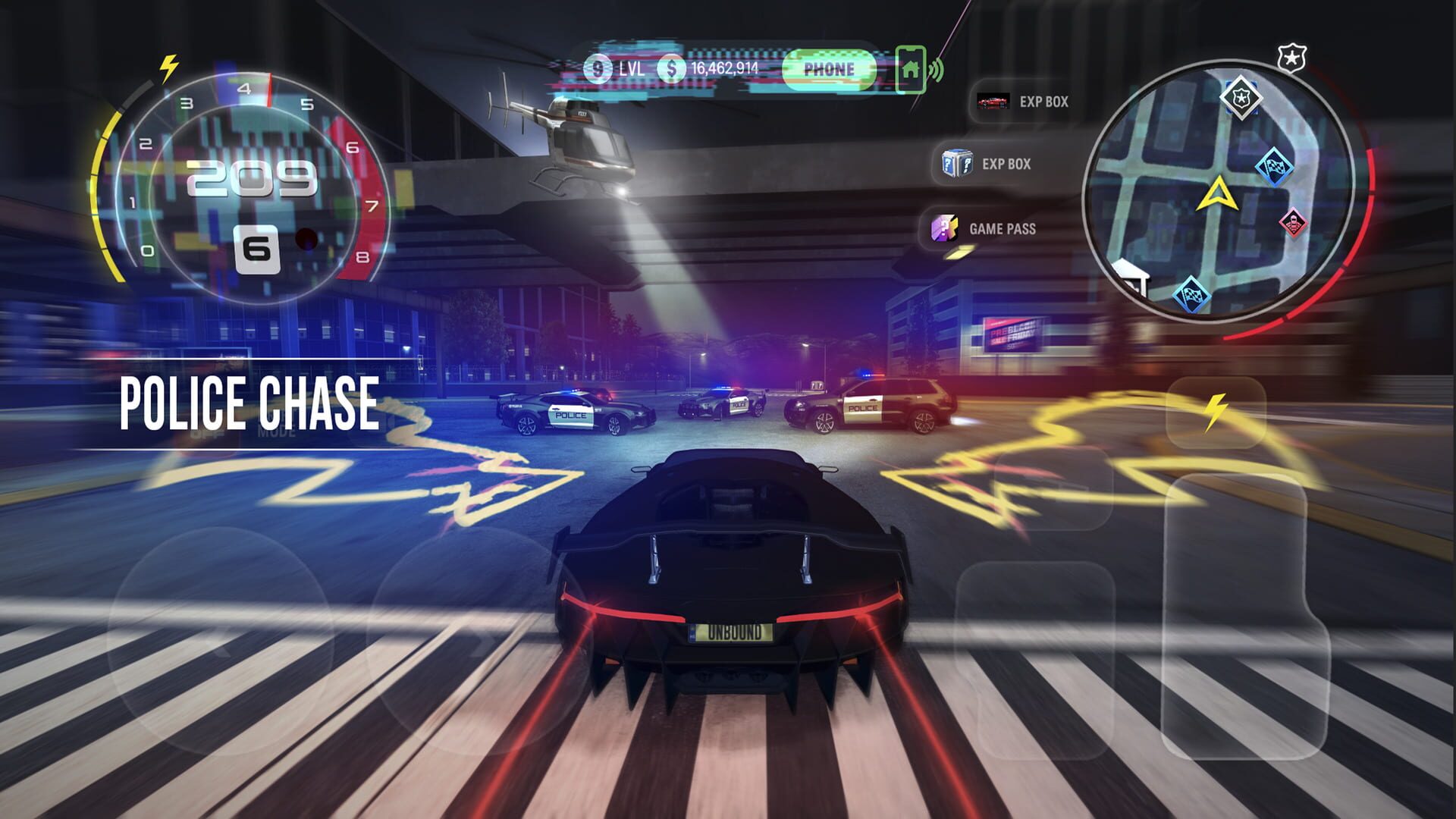
Task: Tap the green phone home icon
Action: [912, 68]
